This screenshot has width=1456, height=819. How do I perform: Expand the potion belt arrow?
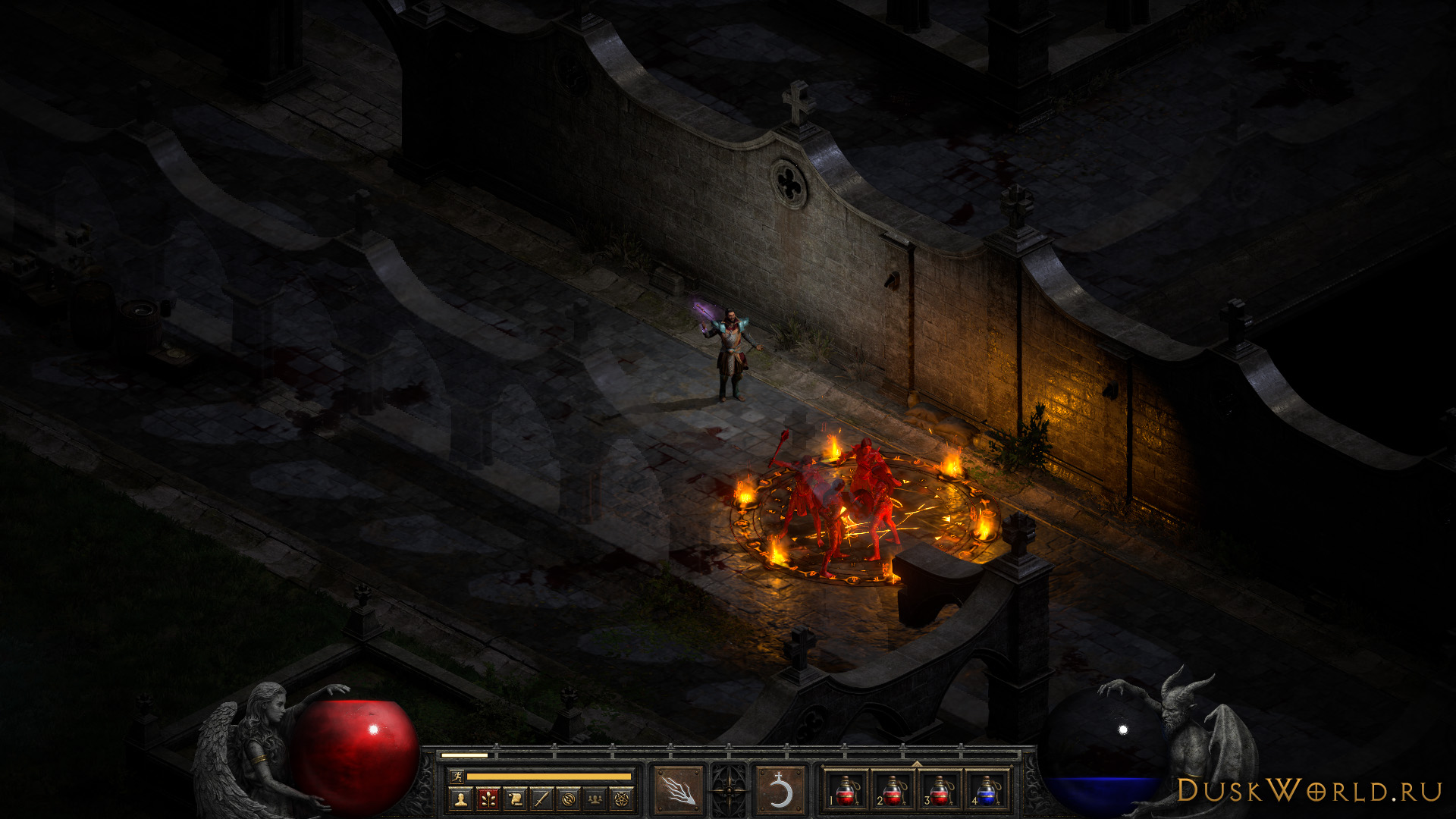[916, 764]
